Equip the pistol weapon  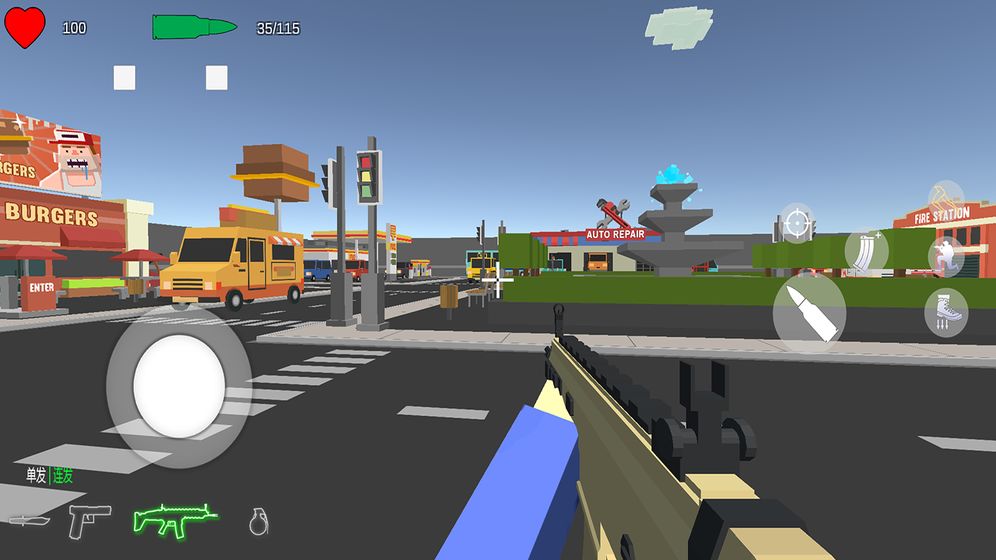click(x=89, y=520)
